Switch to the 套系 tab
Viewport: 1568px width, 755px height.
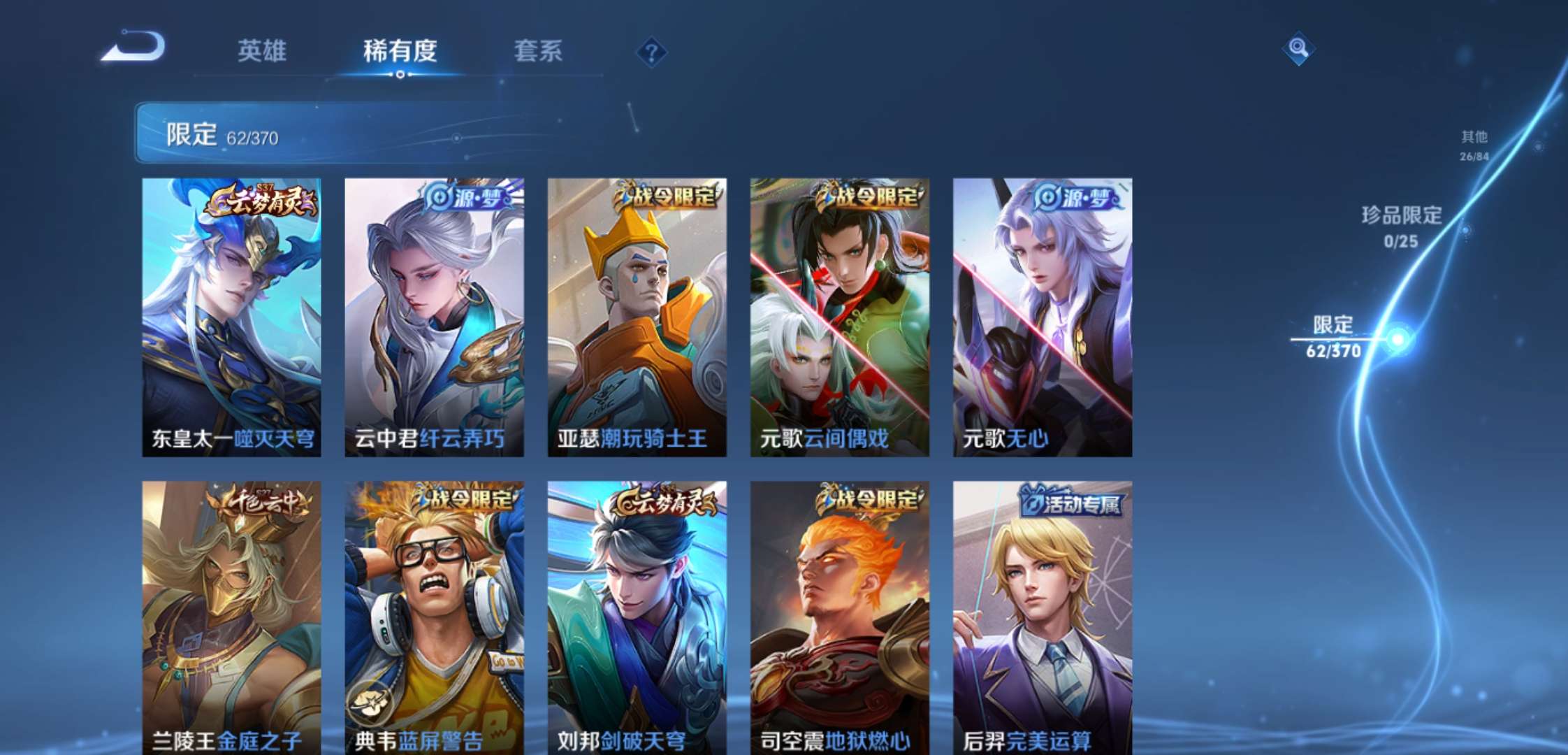tap(538, 52)
